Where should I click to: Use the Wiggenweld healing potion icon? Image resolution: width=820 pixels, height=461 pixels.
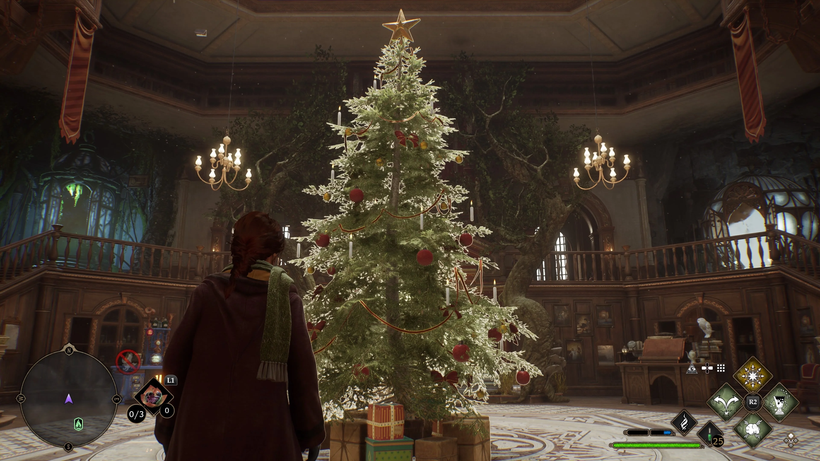point(710,434)
